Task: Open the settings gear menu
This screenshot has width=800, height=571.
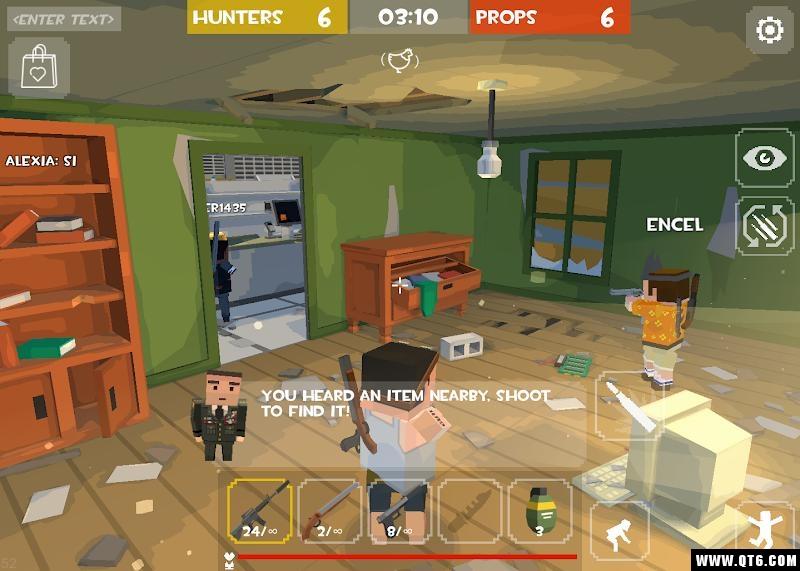Action: click(x=769, y=30)
